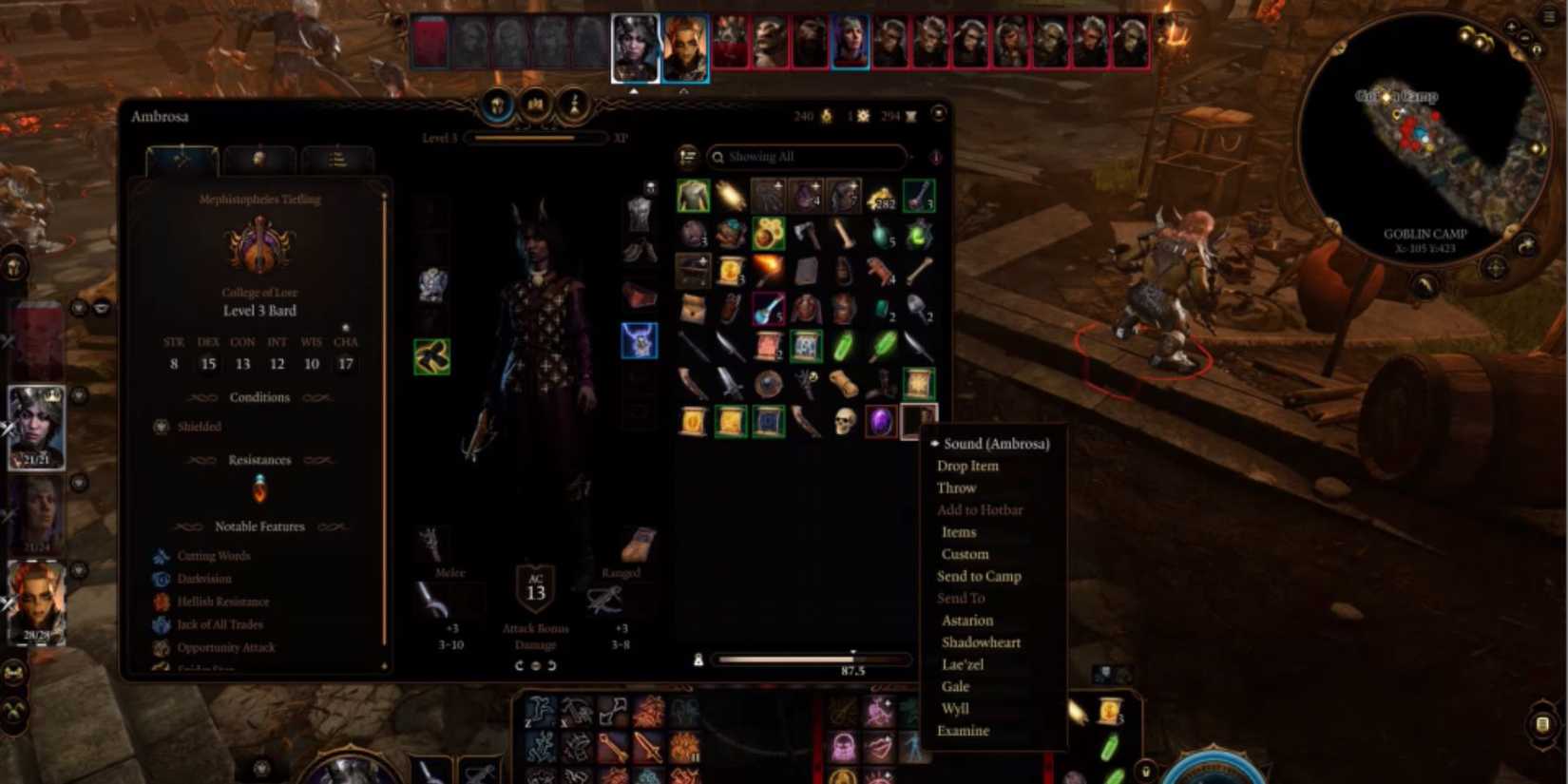
Task: Open the search magnifier in the inventory filter
Action: click(x=718, y=158)
